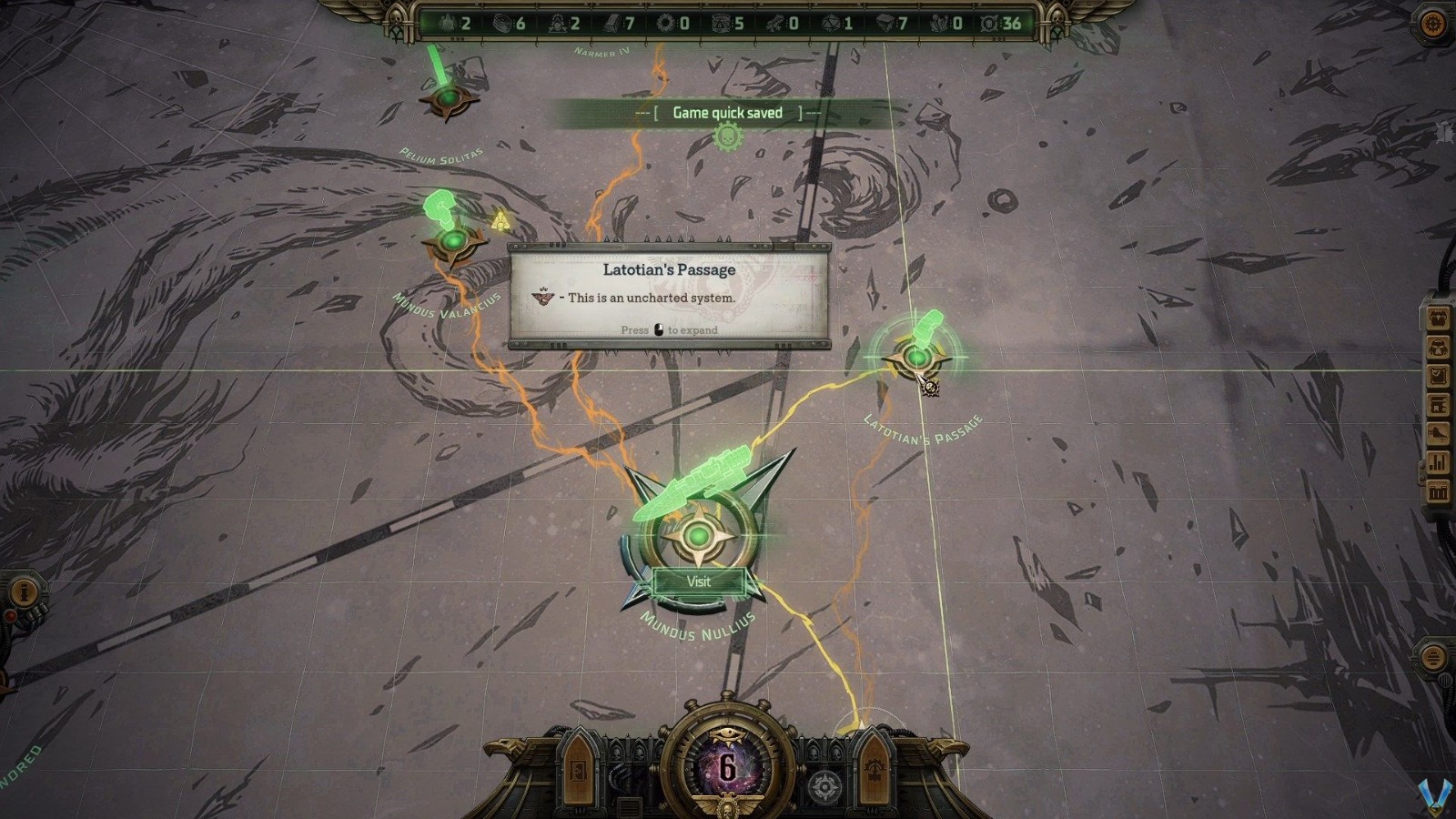Open the character screen from the right sidebar
The width and height of the screenshot is (1456, 819).
coord(1439,317)
